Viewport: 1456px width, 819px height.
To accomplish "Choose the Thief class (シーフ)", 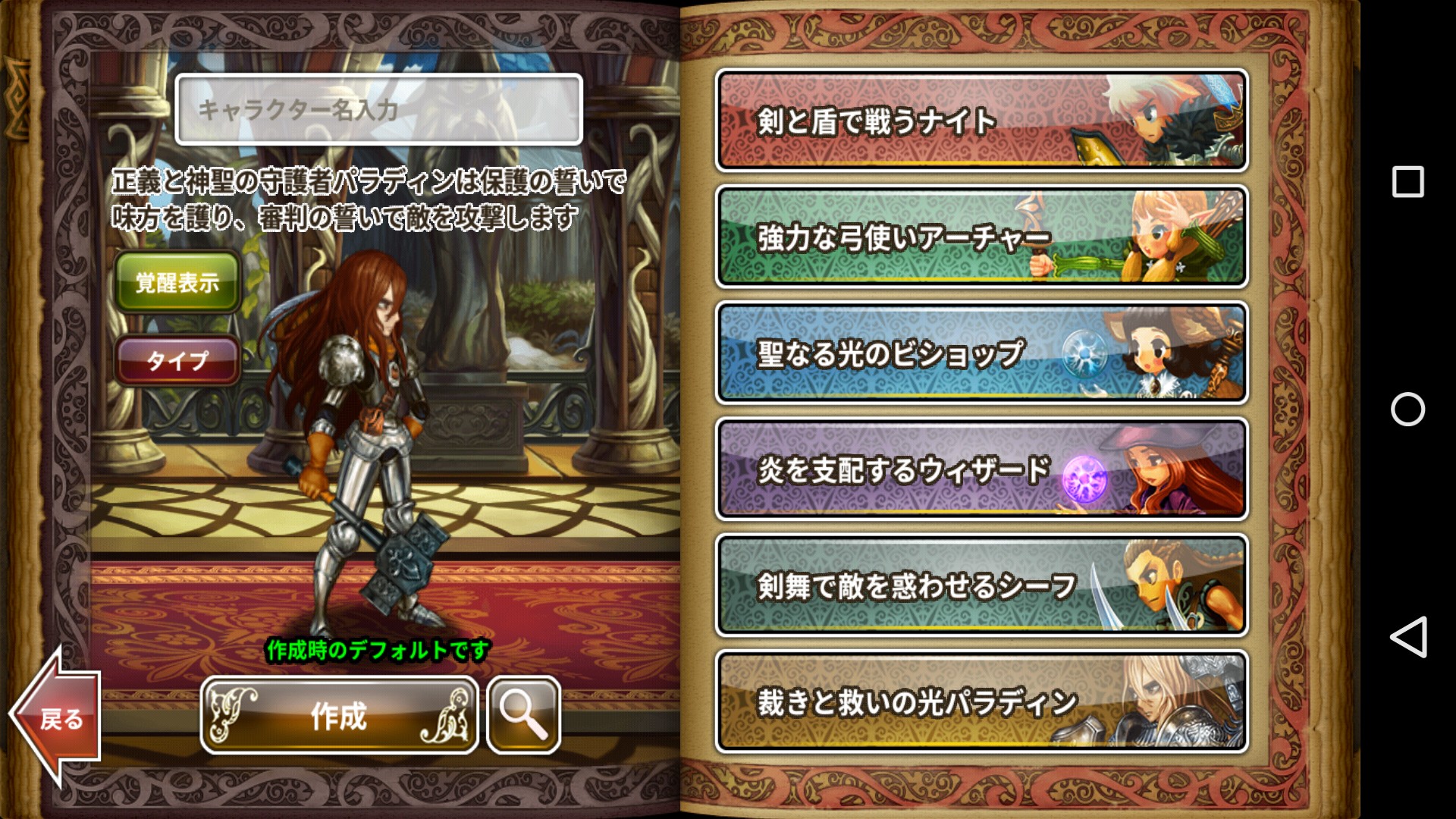I will [981, 585].
